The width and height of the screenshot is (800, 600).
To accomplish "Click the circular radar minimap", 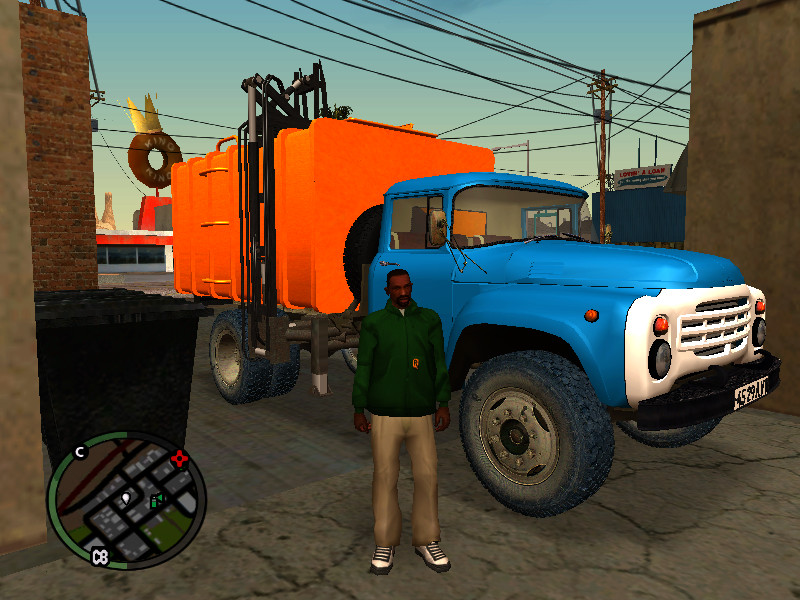I will click(126, 501).
